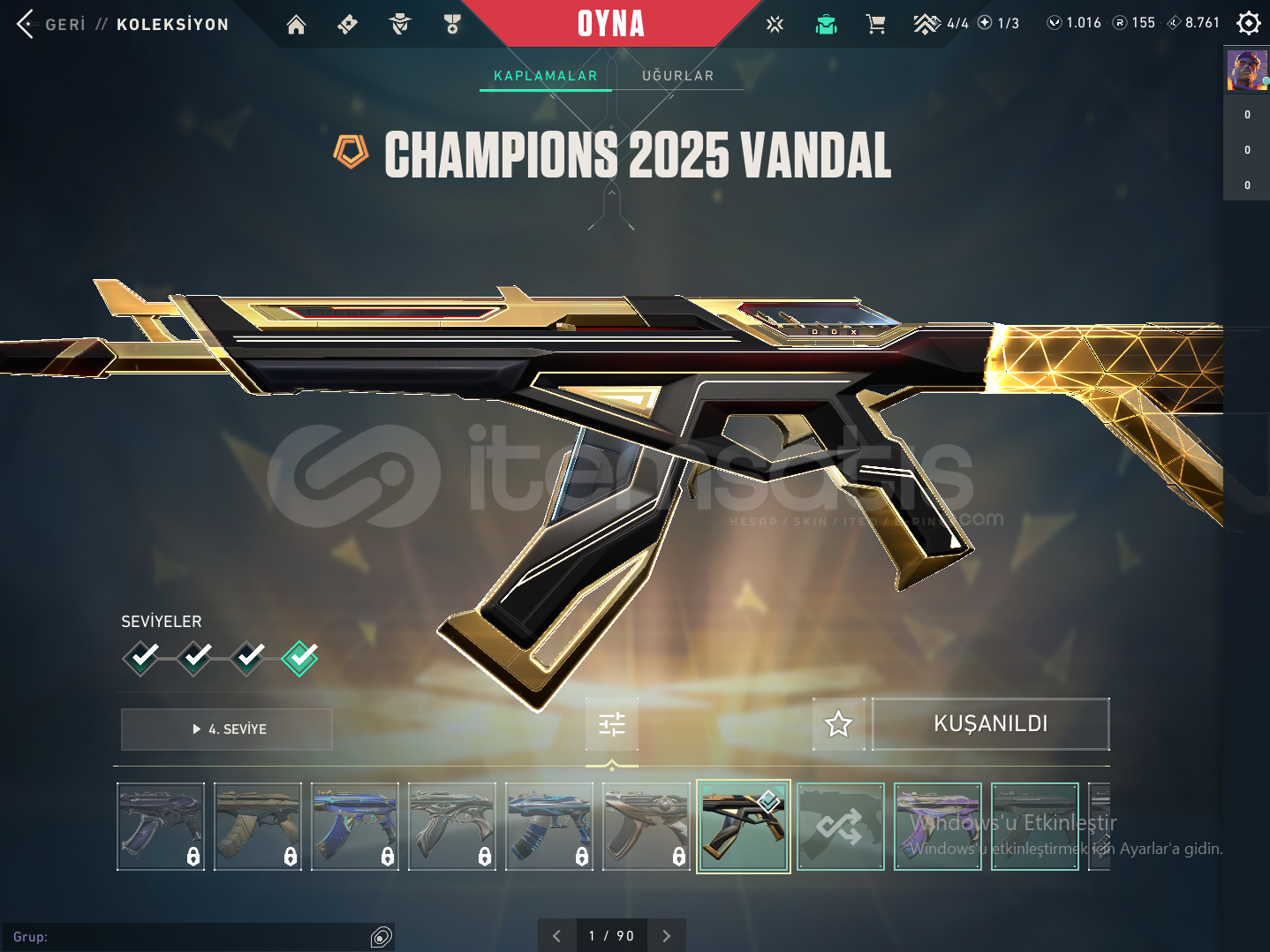This screenshot has height=952, width=1270.
Task: Go to next page with right arrow
Action: [667, 934]
